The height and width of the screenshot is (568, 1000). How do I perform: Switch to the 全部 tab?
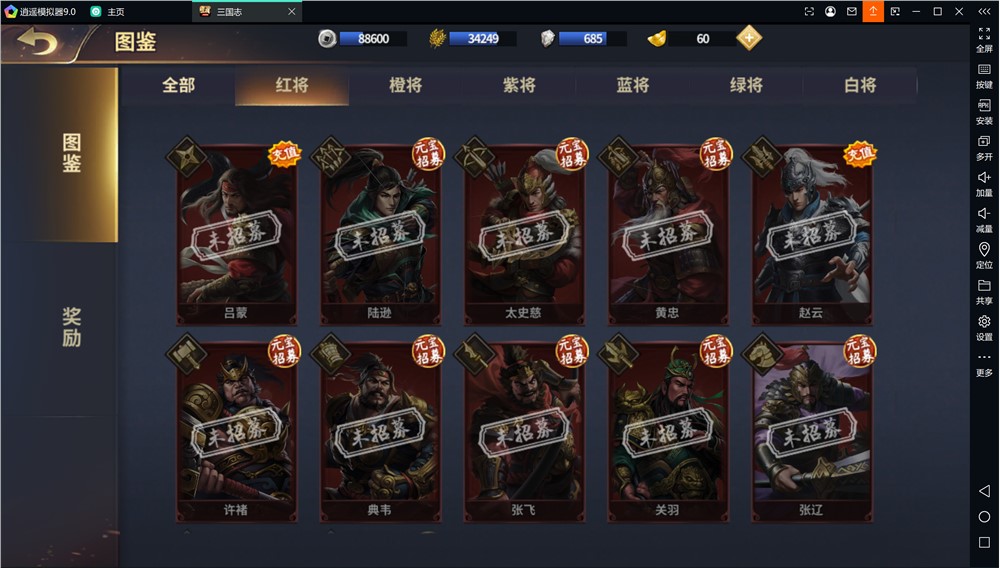(x=179, y=86)
